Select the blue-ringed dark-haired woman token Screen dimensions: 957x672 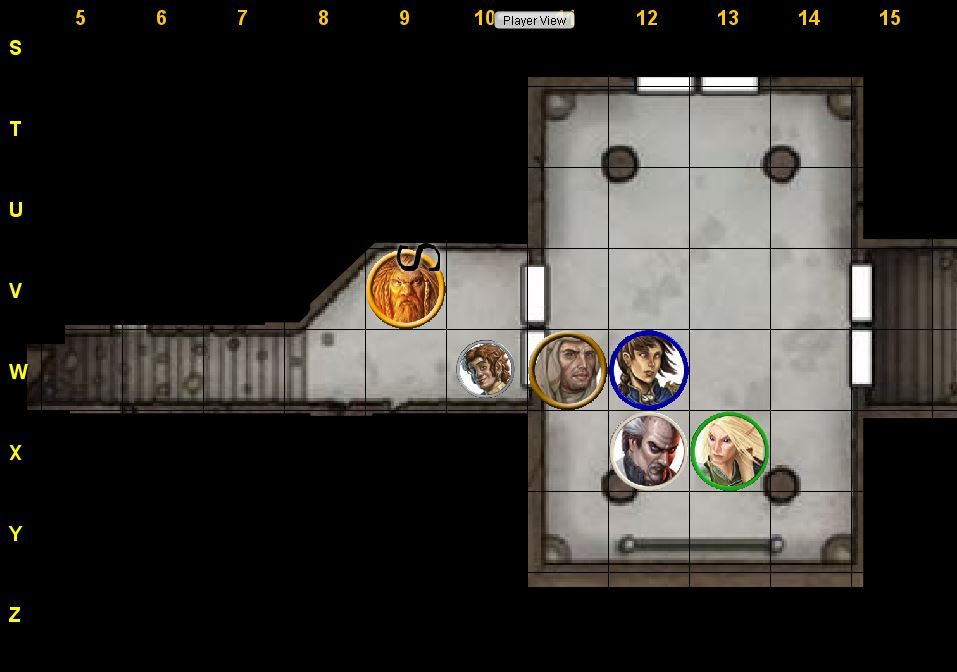point(648,370)
